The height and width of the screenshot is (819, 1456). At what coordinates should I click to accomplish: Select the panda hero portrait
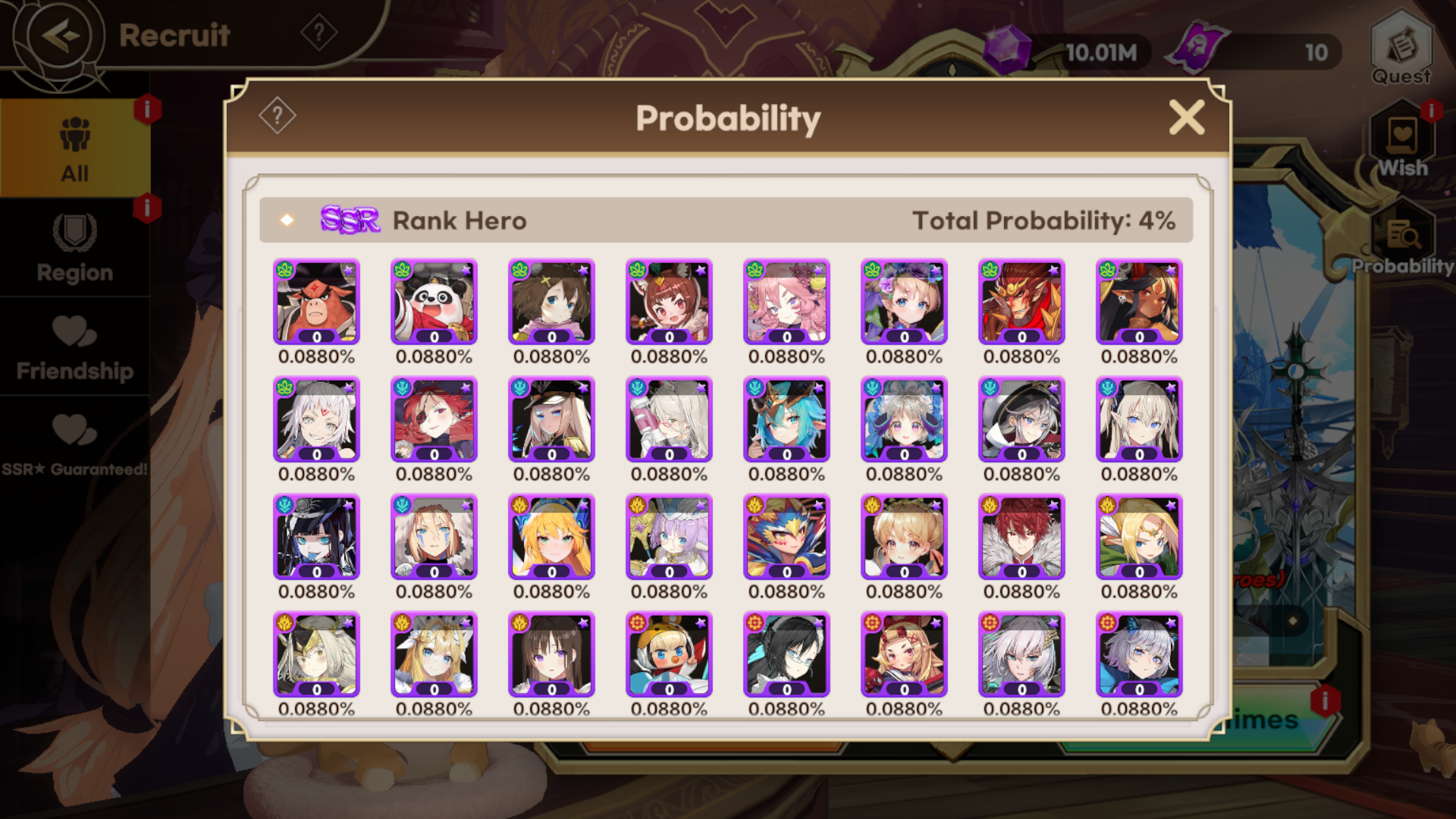[x=433, y=302]
